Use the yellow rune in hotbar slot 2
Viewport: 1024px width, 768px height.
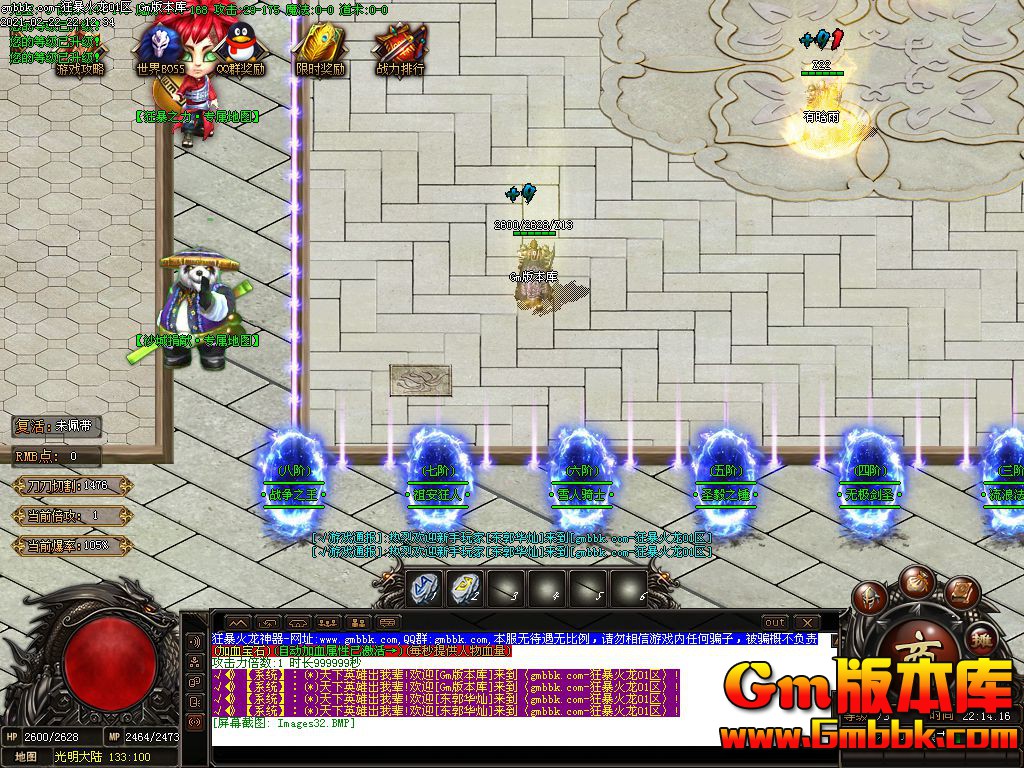point(464,588)
